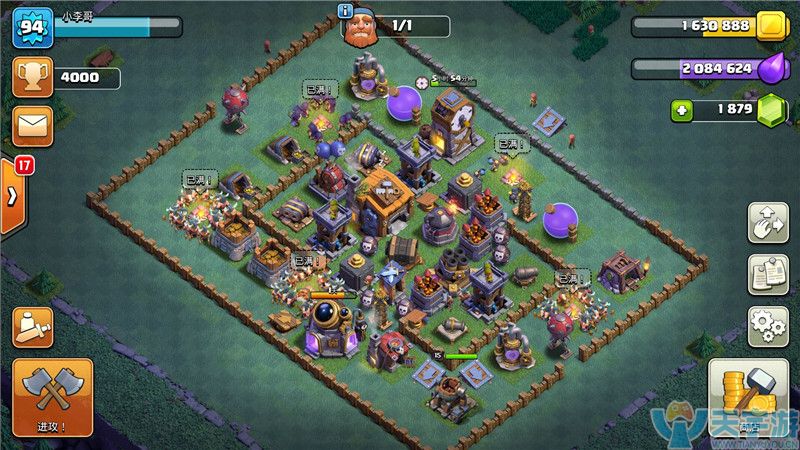Open the trophy league button
The image size is (800, 450).
32,77
